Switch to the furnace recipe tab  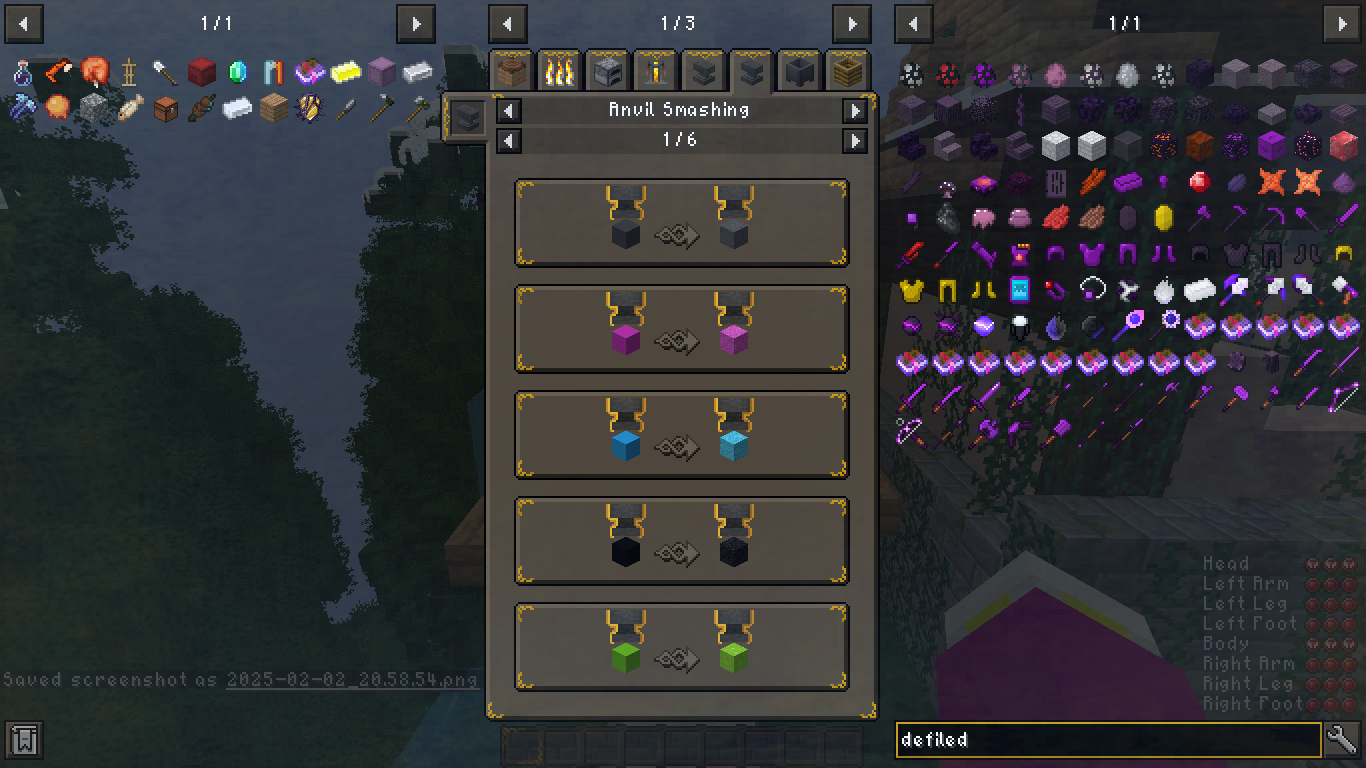point(608,71)
